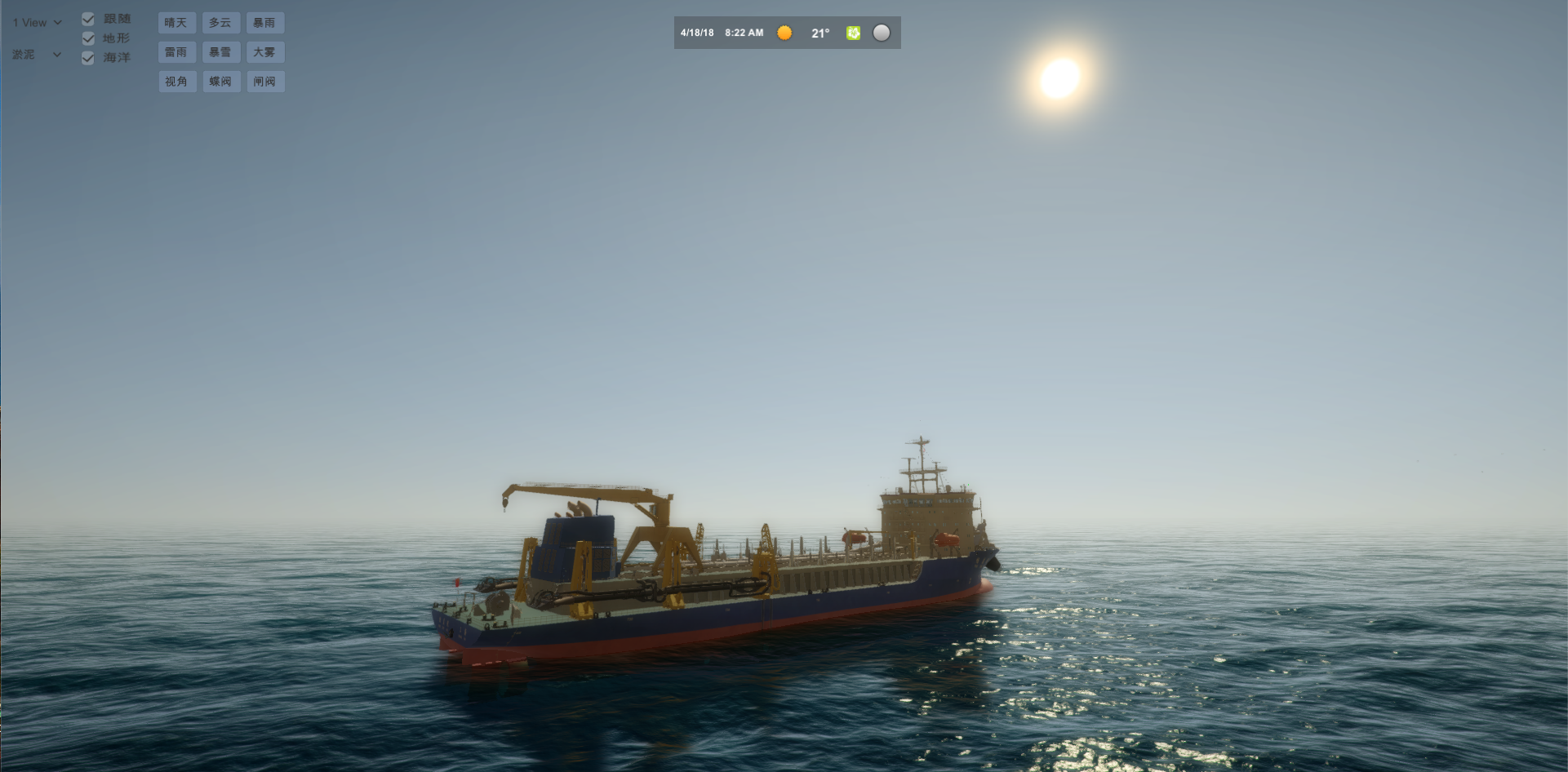1568x772 pixels.
Task: Open the "1 View" dropdown
Action: (x=37, y=23)
